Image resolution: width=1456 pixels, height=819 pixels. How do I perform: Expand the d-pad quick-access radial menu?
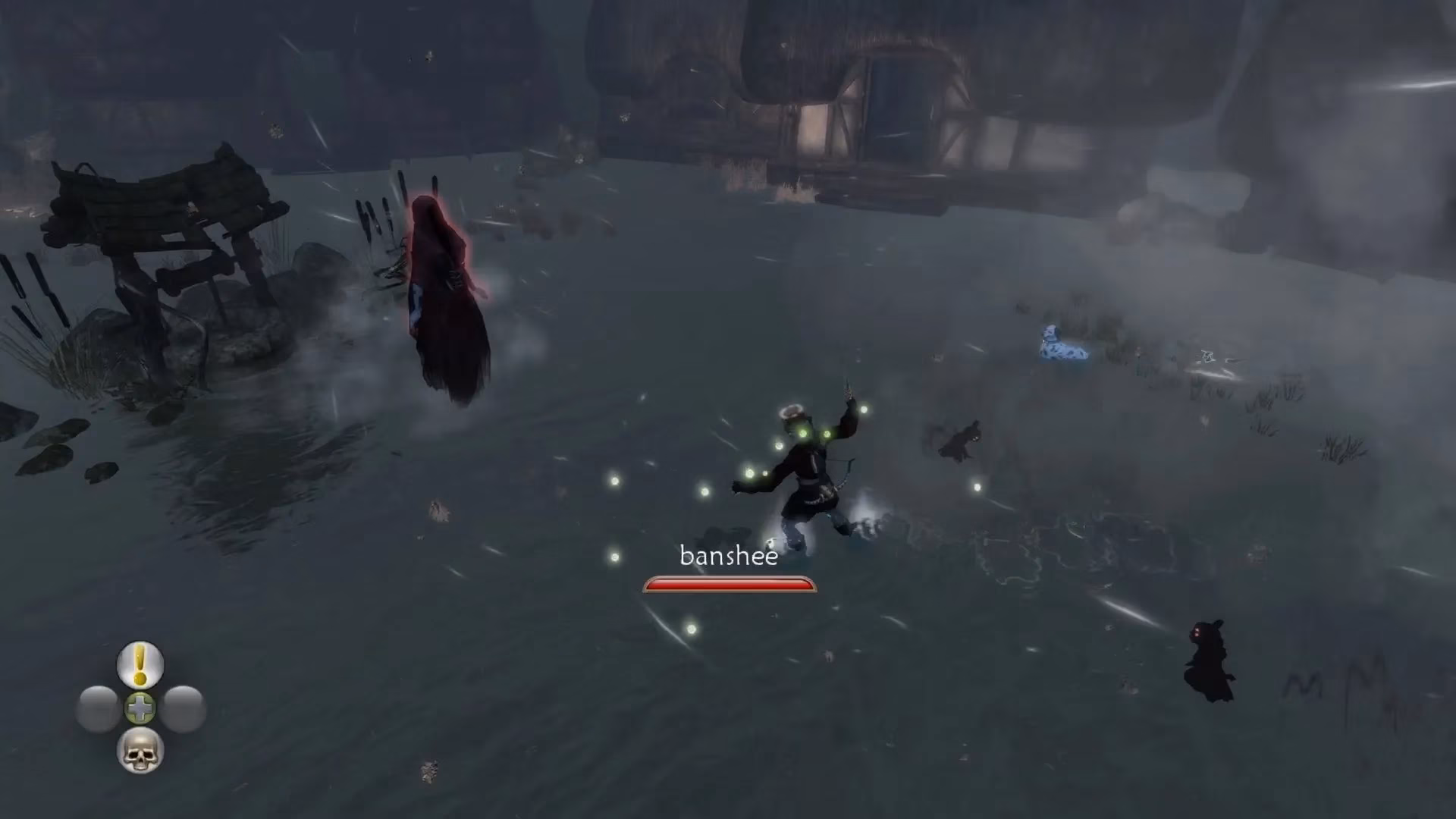point(140,708)
